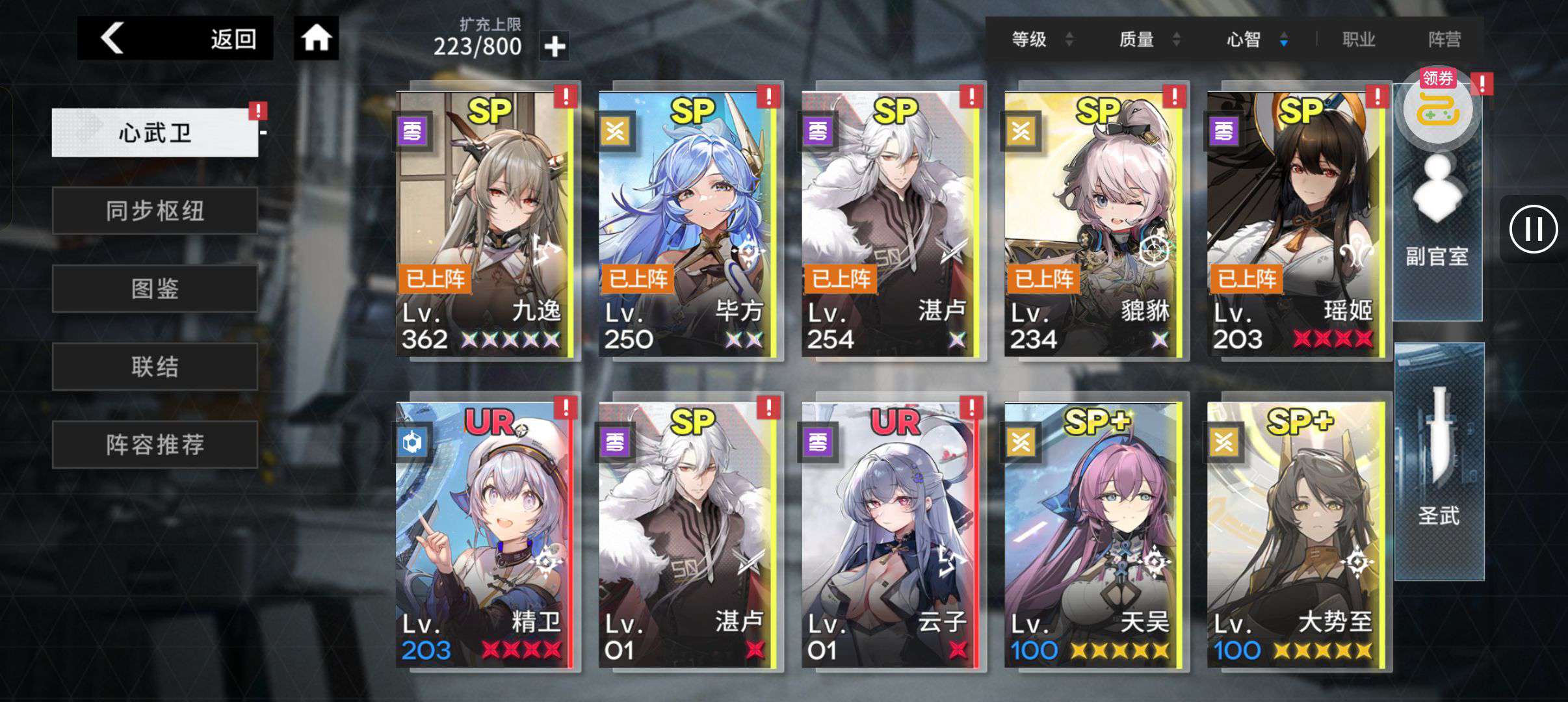Image resolution: width=1568 pixels, height=702 pixels.
Task: Click the pause icon on right edge
Action: click(1534, 229)
